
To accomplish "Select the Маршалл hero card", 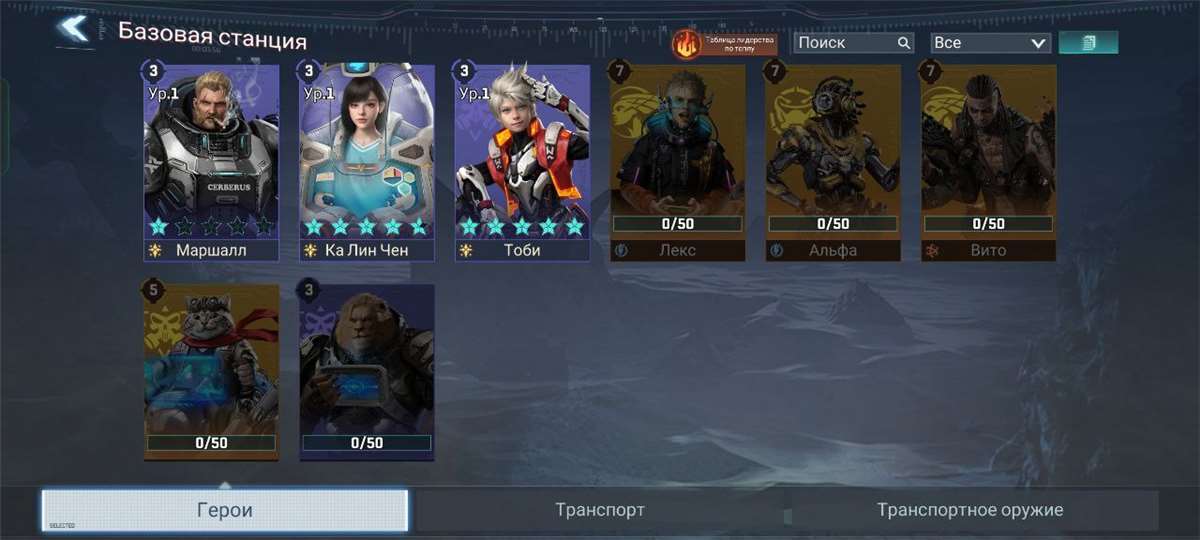I will (x=211, y=160).
